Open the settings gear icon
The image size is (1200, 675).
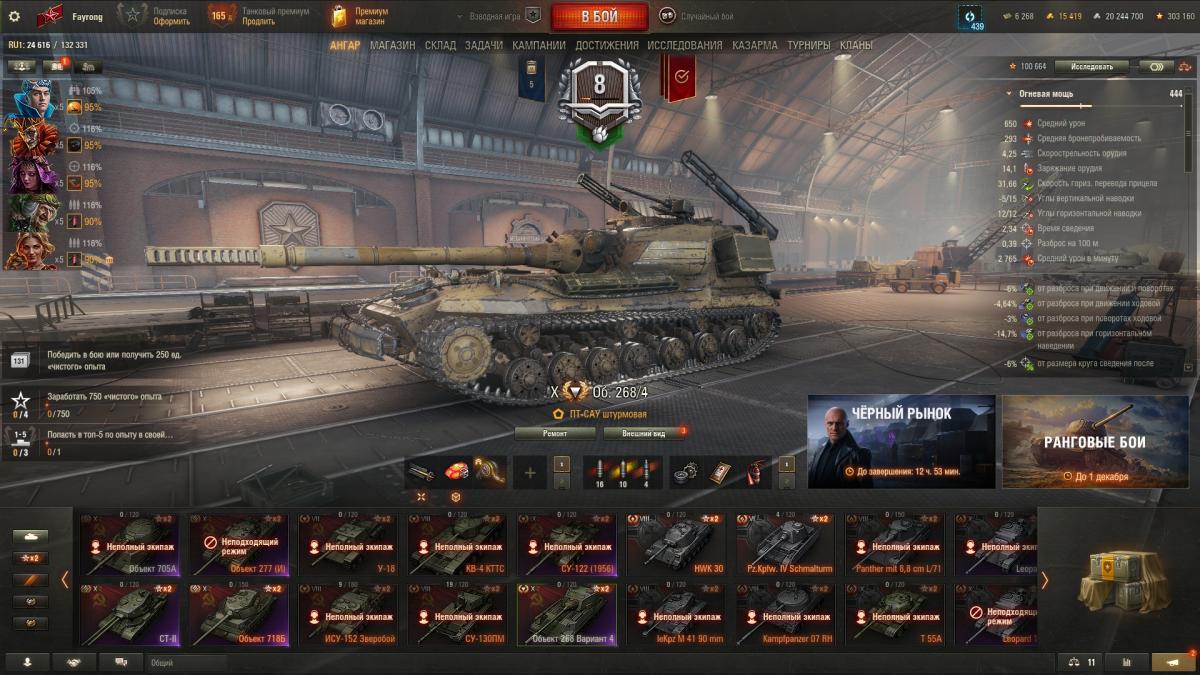(x=14, y=16)
